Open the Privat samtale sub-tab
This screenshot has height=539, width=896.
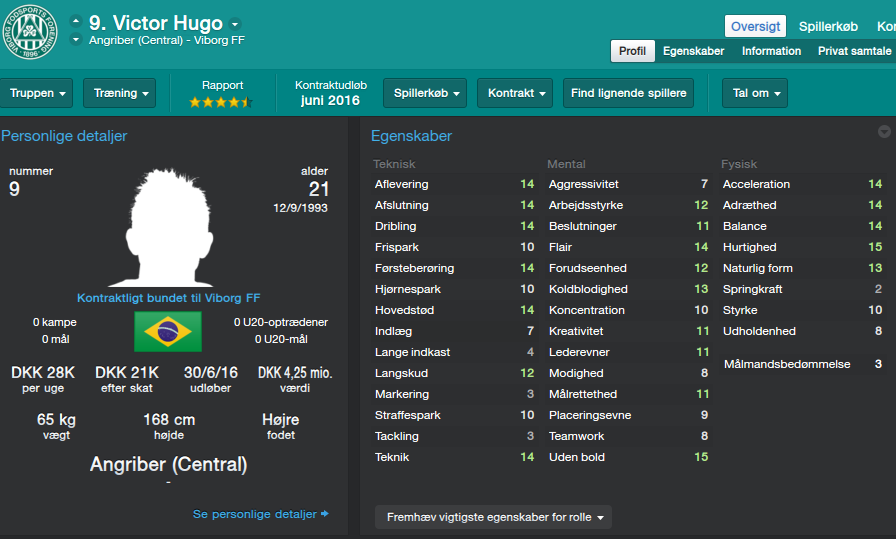[855, 51]
